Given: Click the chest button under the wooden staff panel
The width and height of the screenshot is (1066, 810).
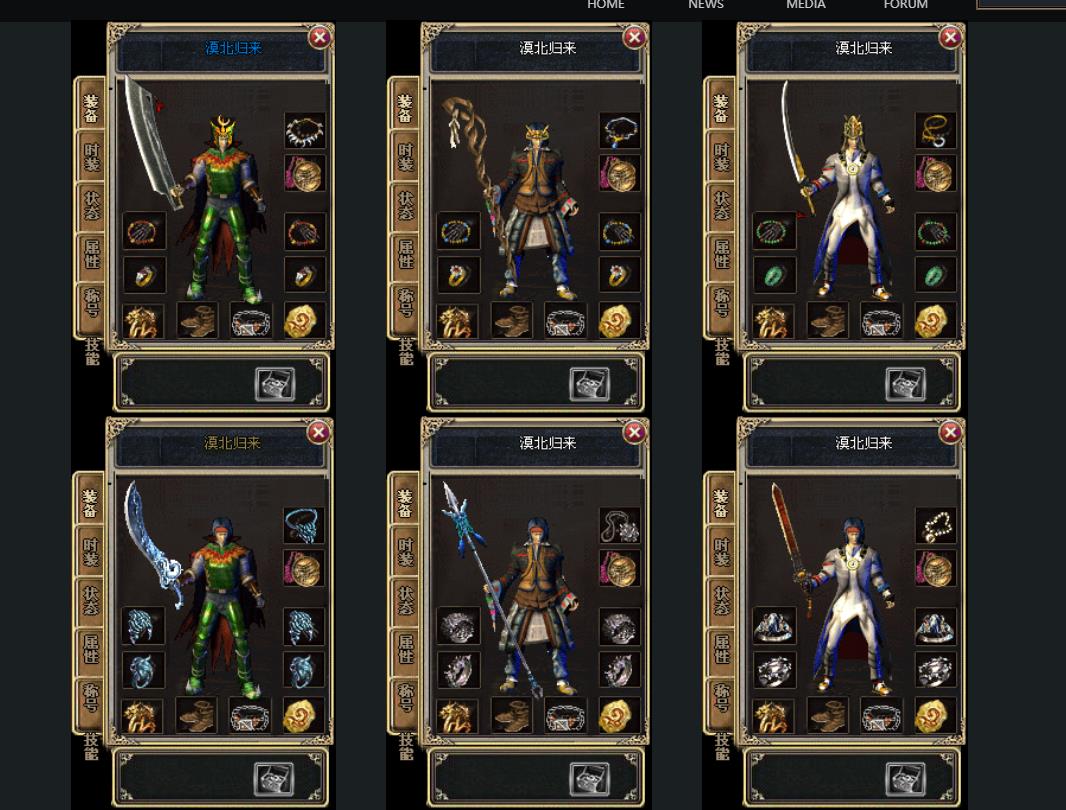Looking at the screenshot, I should 589,384.
